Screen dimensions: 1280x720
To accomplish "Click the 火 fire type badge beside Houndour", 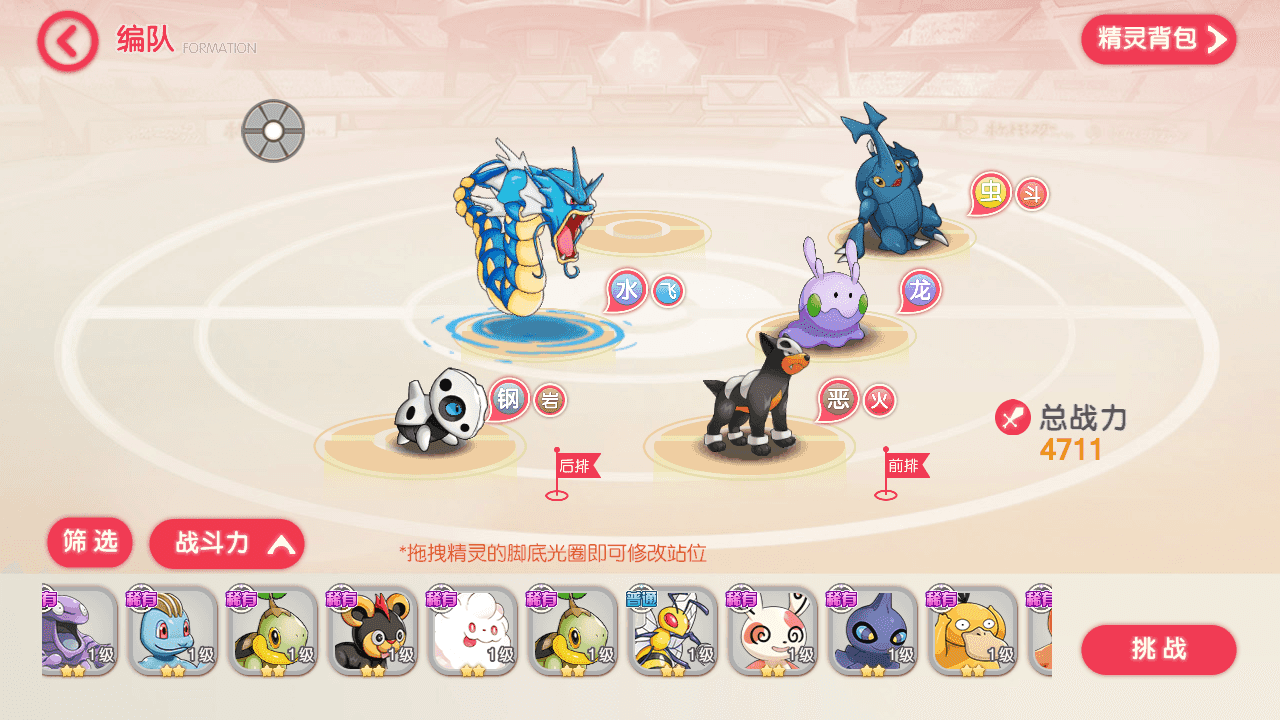I will (877, 399).
